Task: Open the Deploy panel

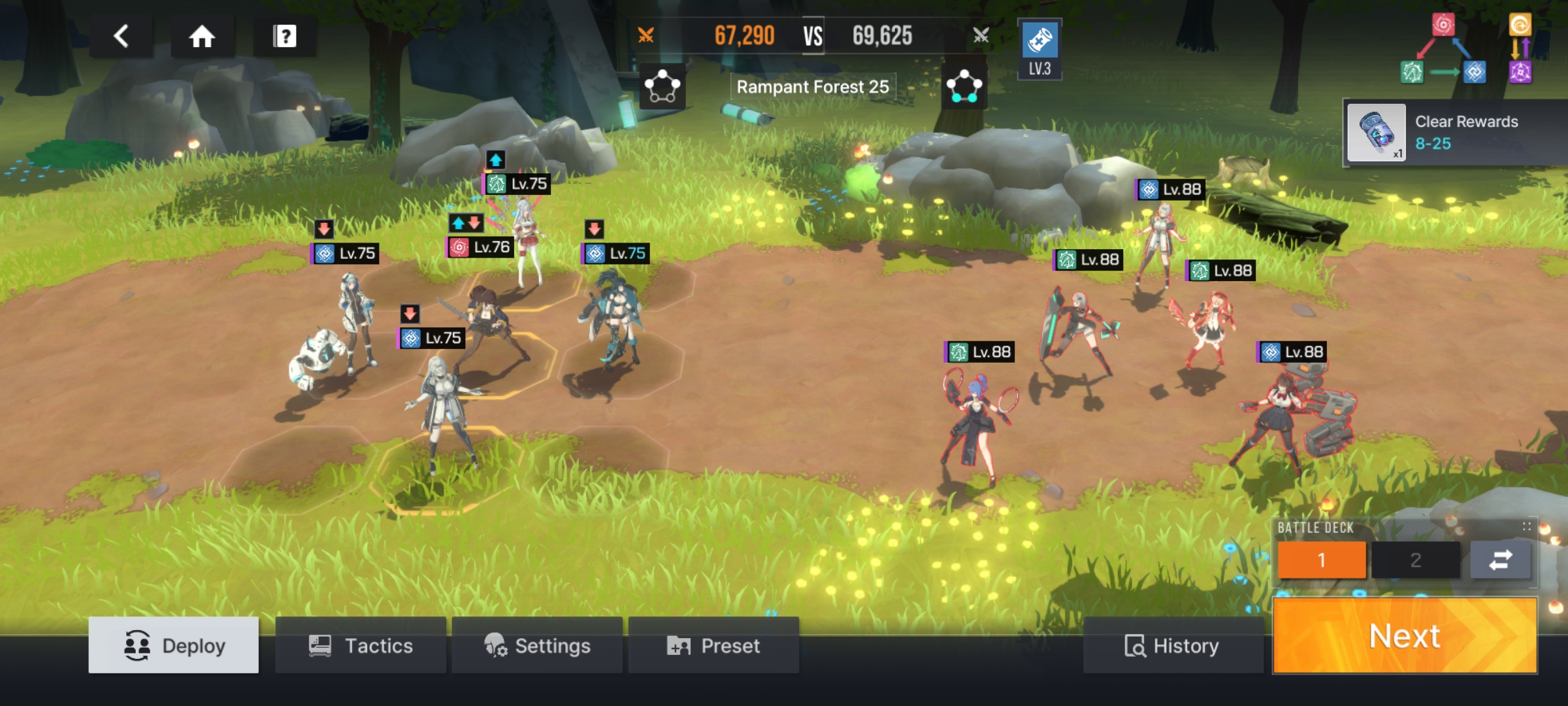Action: point(174,645)
